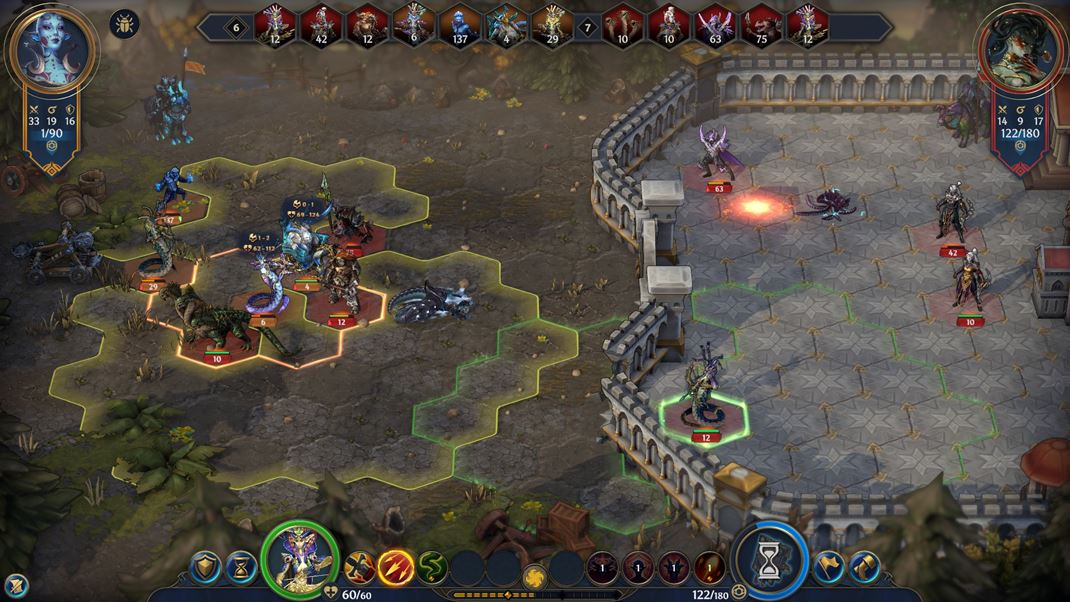Click the golden swirl center emblem
This screenshot has width=1070, height=602.
(x=535, y=577)
